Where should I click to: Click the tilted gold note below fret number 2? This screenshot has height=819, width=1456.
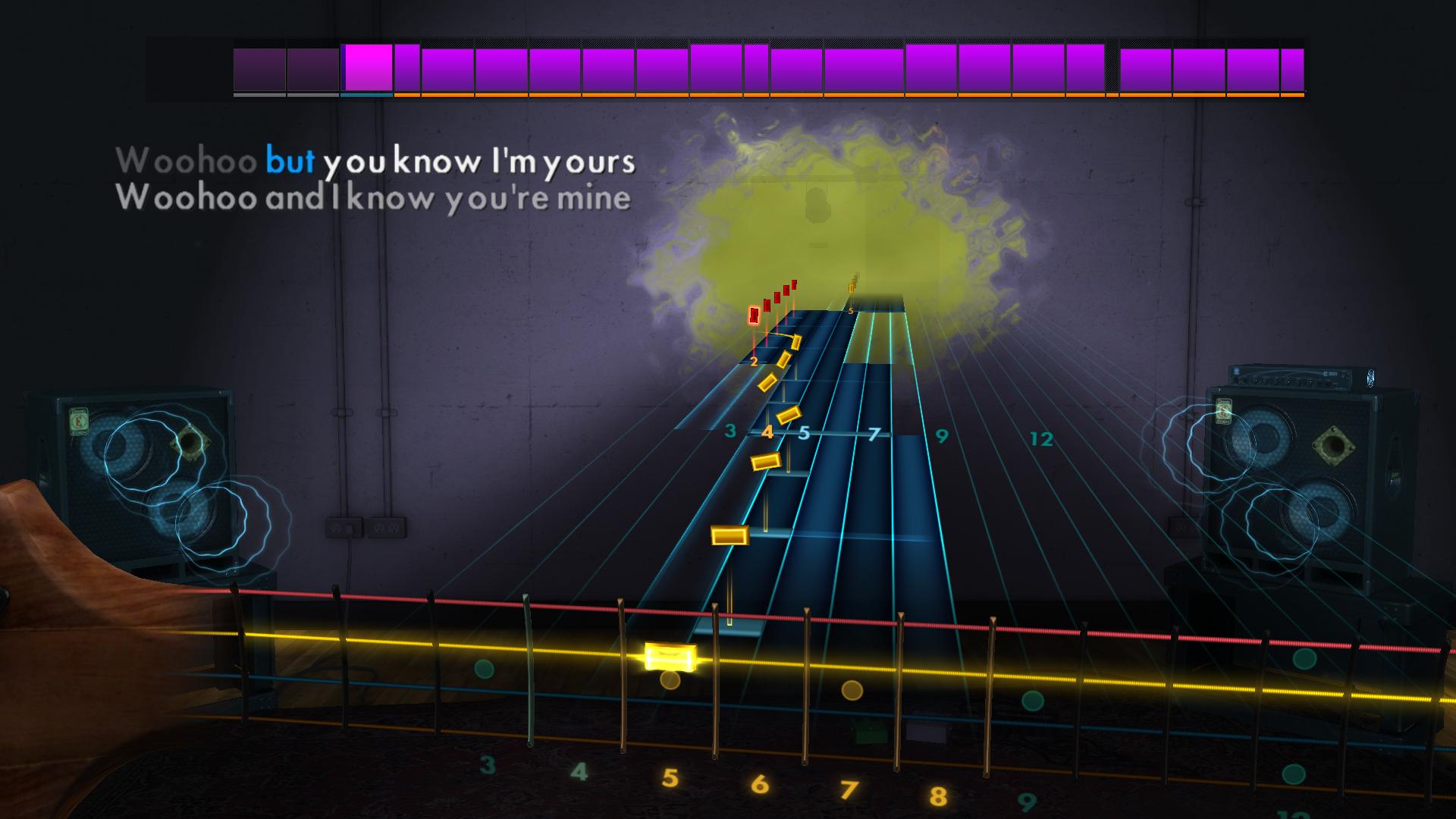(768, 381)
